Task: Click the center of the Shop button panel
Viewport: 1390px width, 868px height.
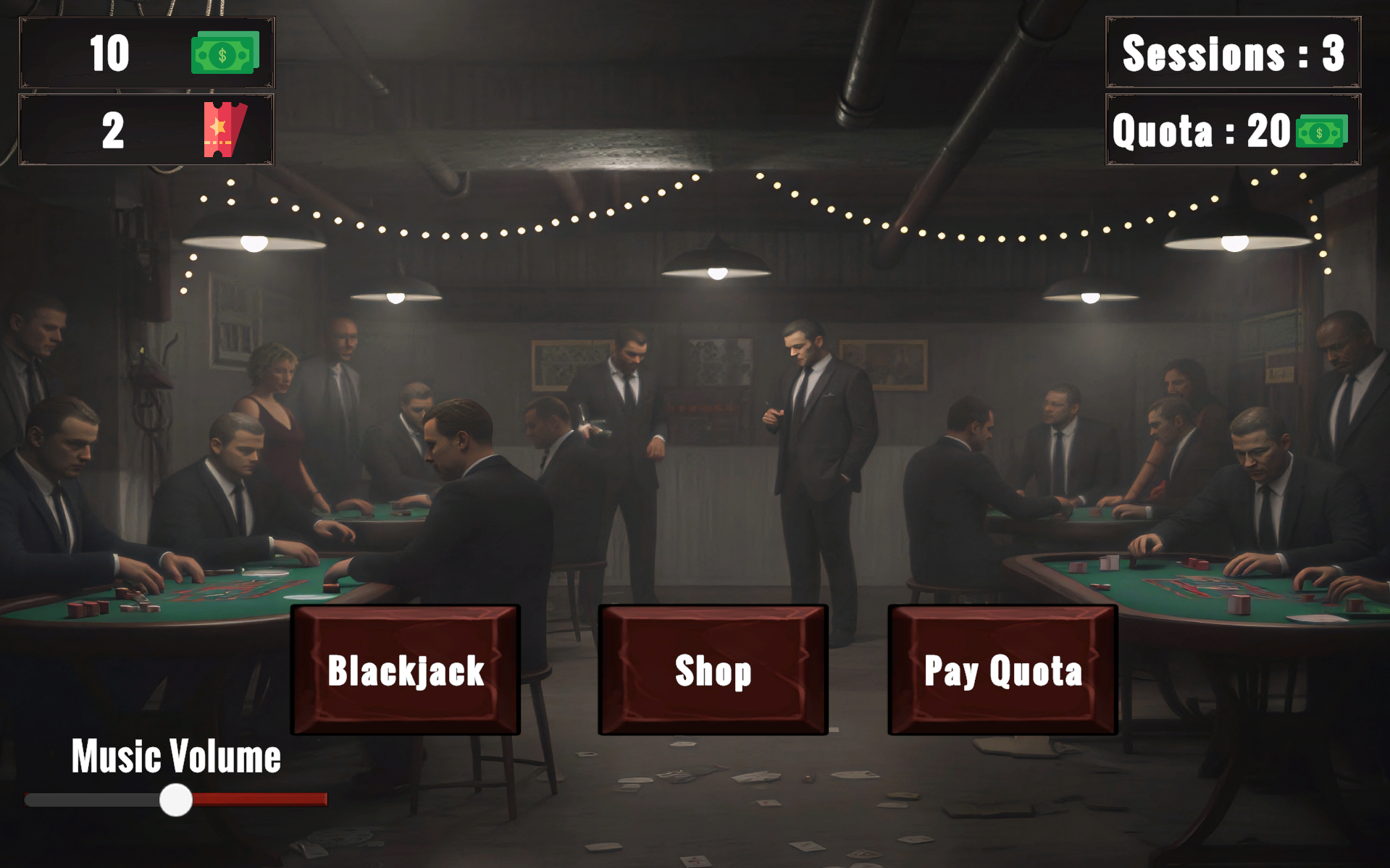Action: click(x=712, y=670)
